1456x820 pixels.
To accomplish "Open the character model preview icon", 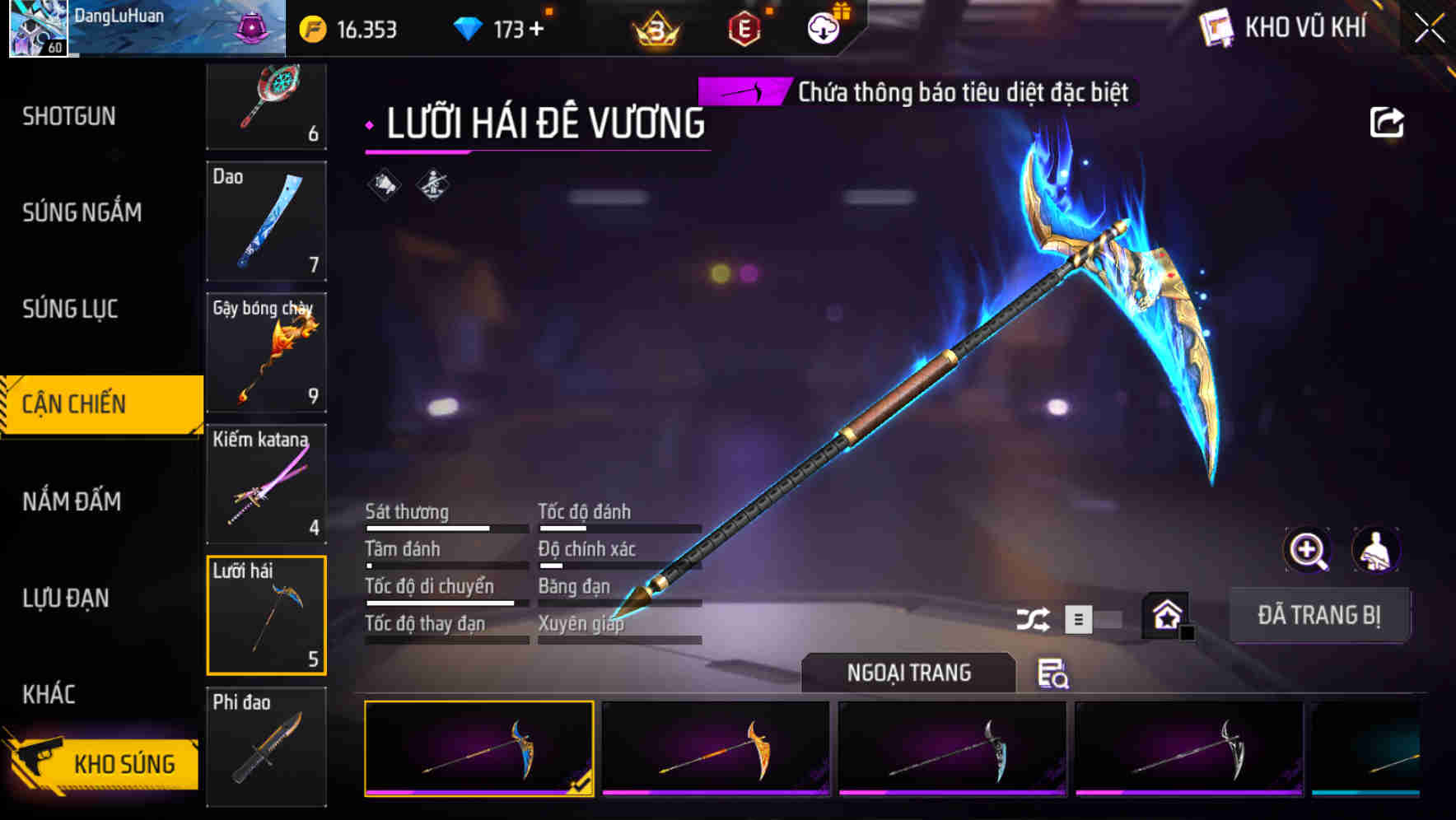I will (1376, 550).
